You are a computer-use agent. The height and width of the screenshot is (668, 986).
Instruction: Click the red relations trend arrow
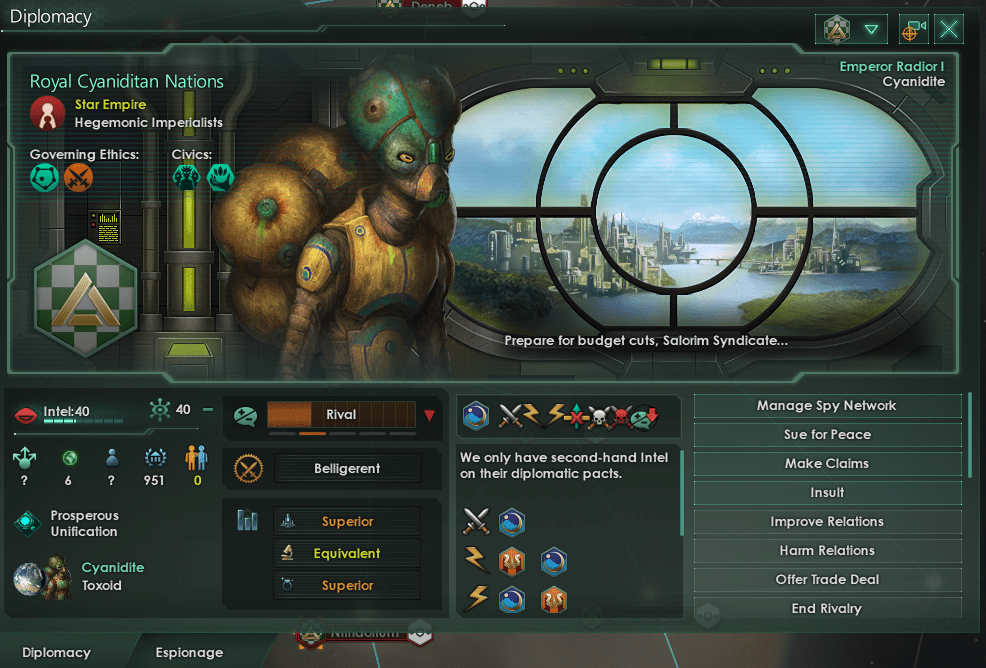(x=430, y=415)
